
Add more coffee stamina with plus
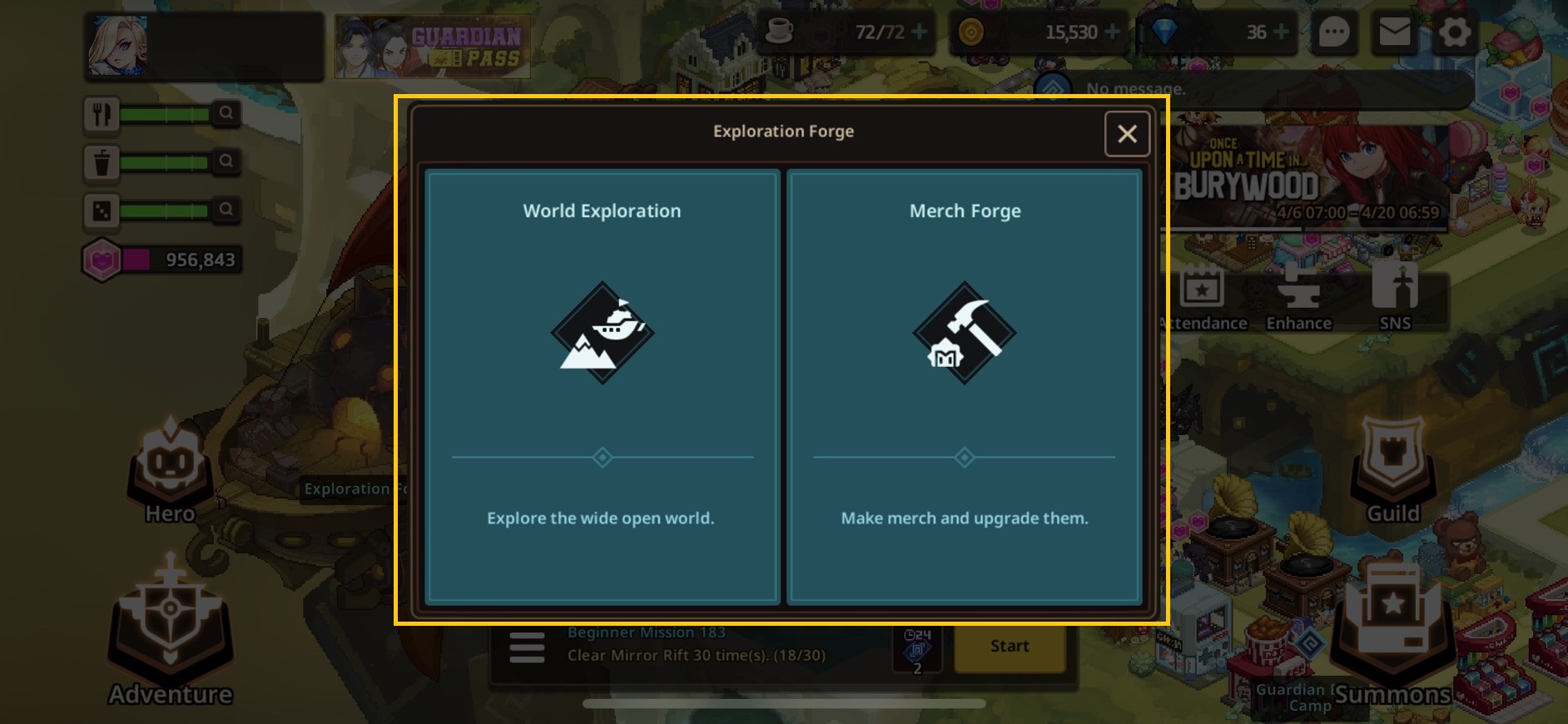tap(919, 32)
